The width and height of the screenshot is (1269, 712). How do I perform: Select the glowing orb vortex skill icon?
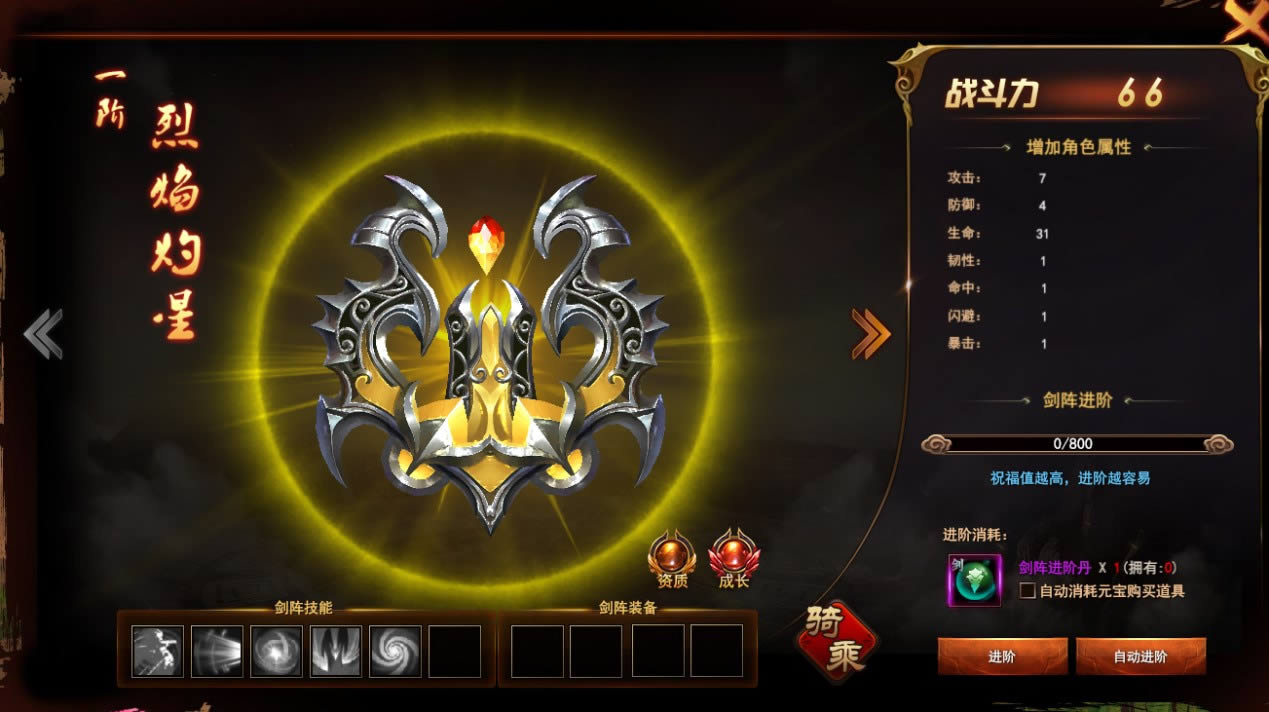tap(277, 651)
